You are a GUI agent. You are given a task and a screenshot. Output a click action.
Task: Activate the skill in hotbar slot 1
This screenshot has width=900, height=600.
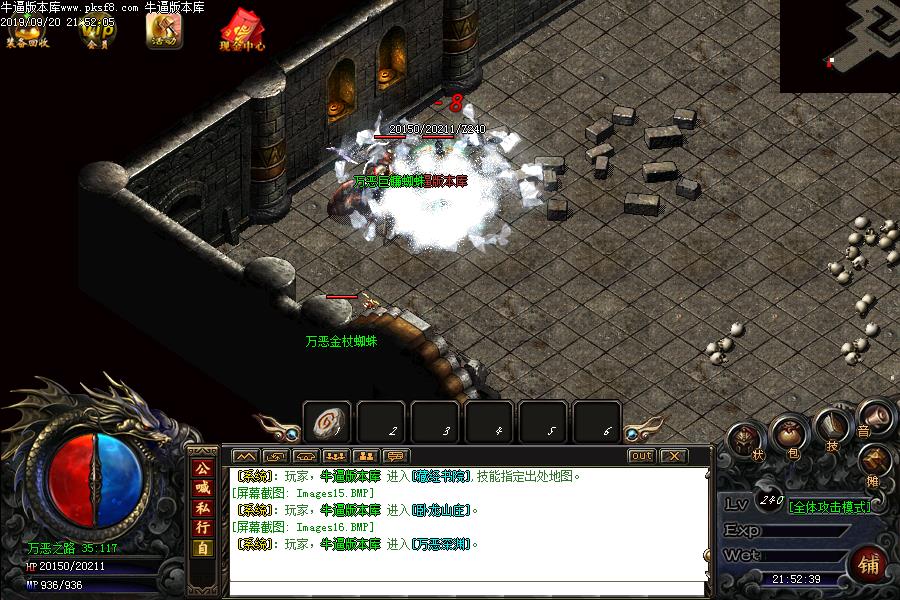[327, 423]
